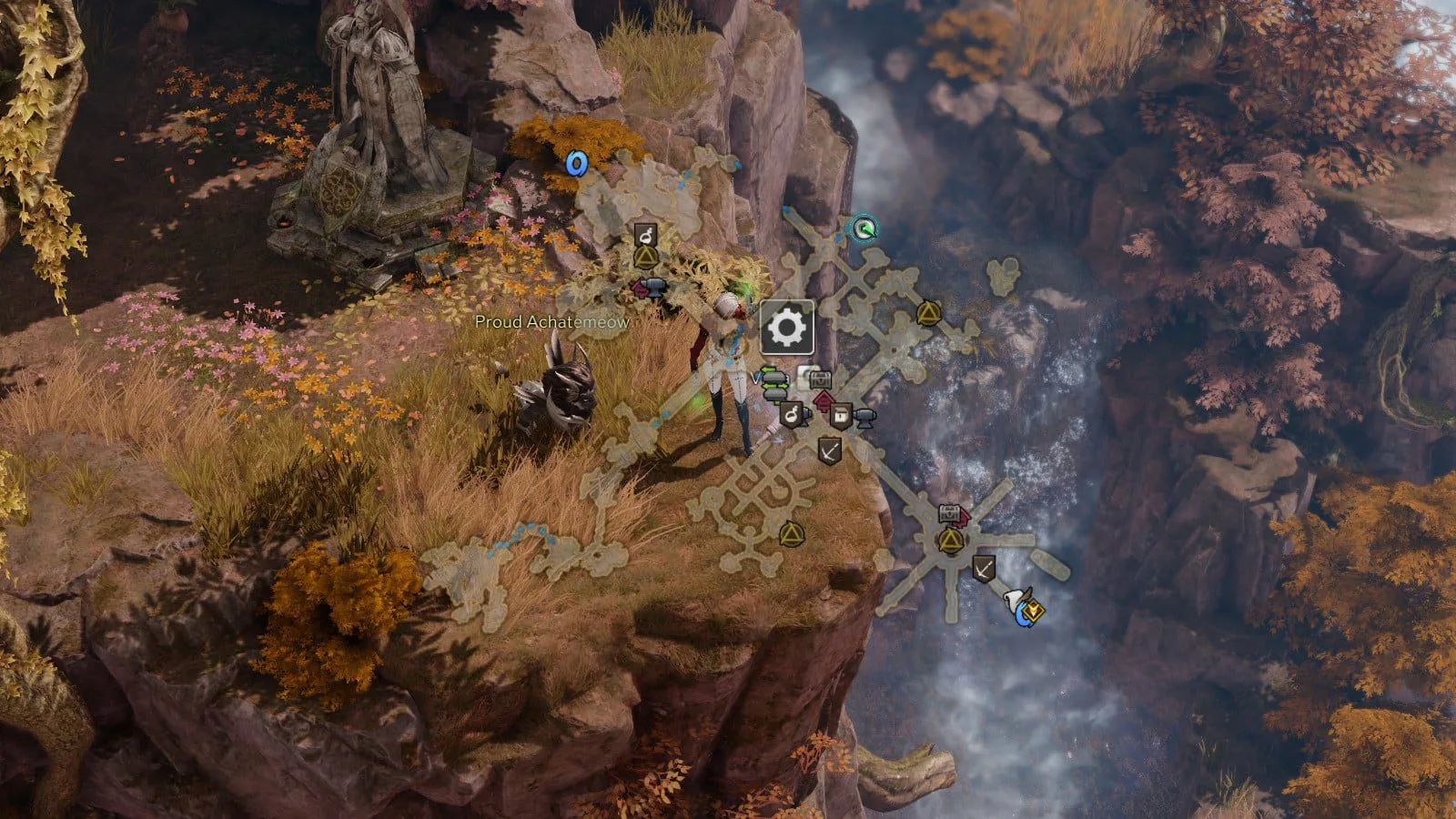Select the green double-arrow exchange marker
Screen dimensions: 1456x819
tap(773, 382)
